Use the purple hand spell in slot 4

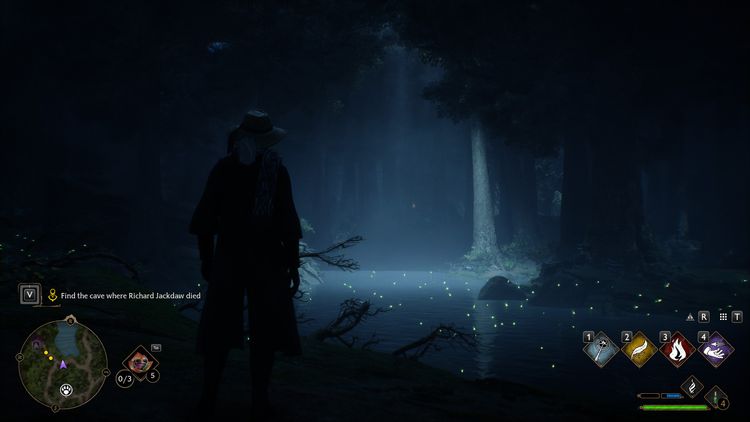(715, 349)
